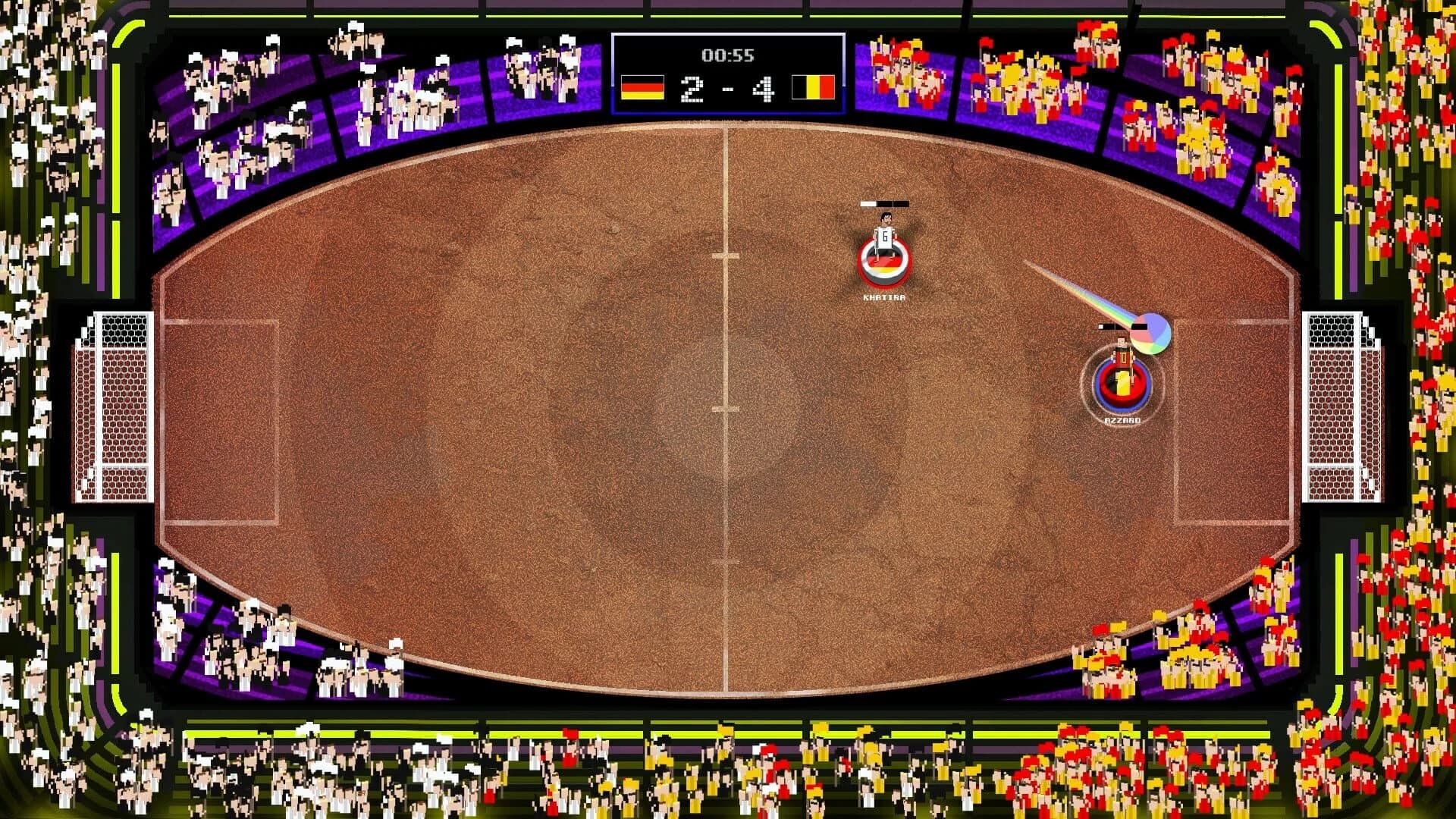
Task: Click the player name label KHATIRA
Action: pyautogui.click(x=884, y=299)
